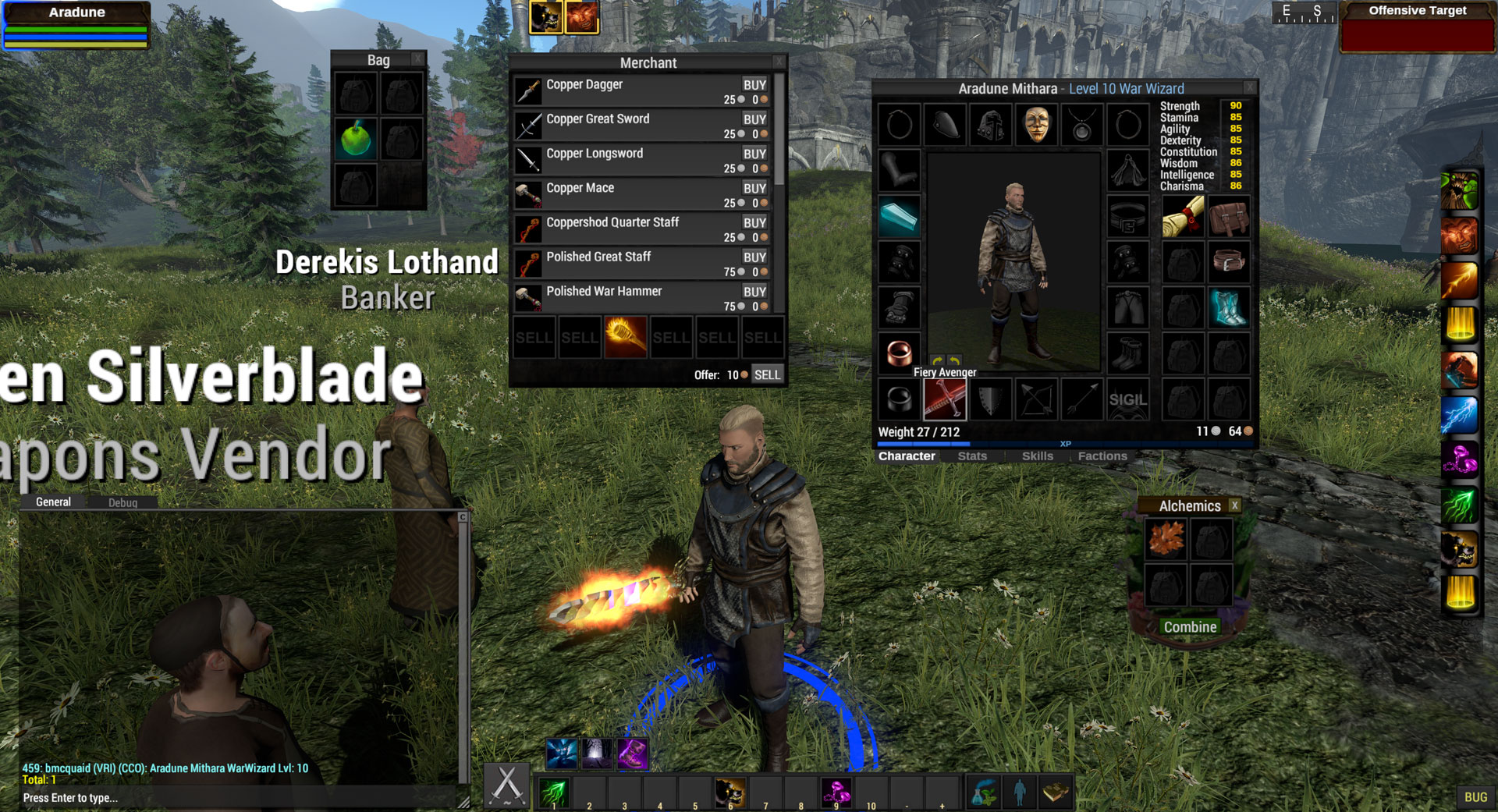Buy the Copper Great Sword
The image size is (1498, 812).
point(754,119)
